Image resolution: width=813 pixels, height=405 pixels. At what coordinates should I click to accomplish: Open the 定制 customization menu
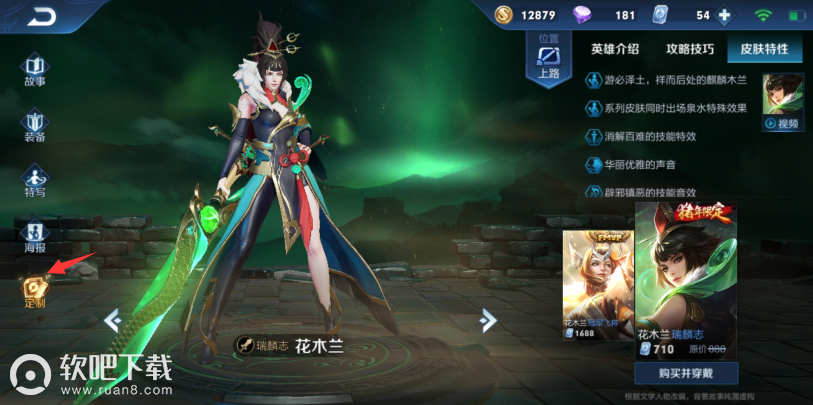[x=35, y=291]
